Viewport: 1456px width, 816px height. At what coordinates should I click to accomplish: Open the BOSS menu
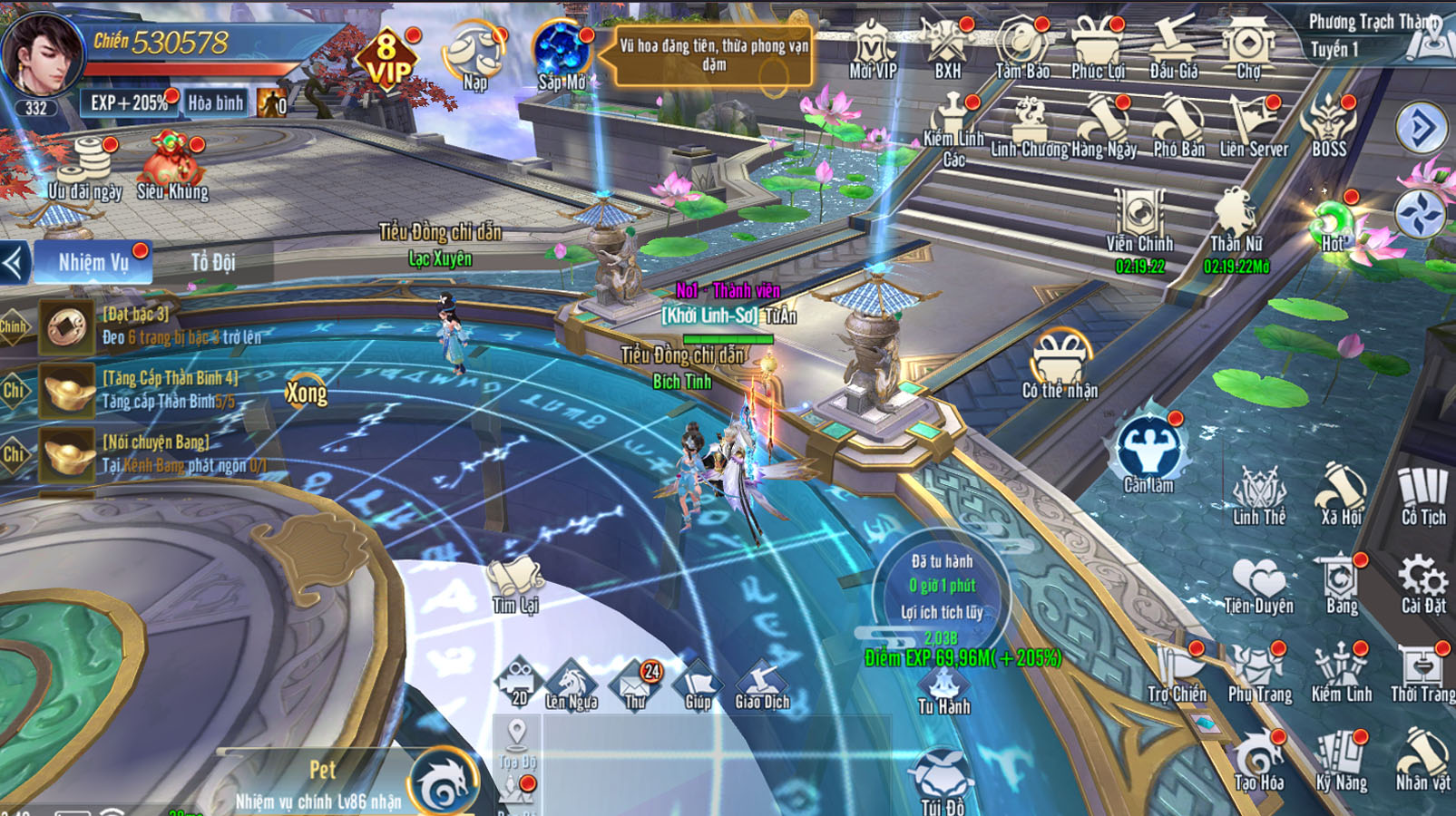(x=1329, y=127)
